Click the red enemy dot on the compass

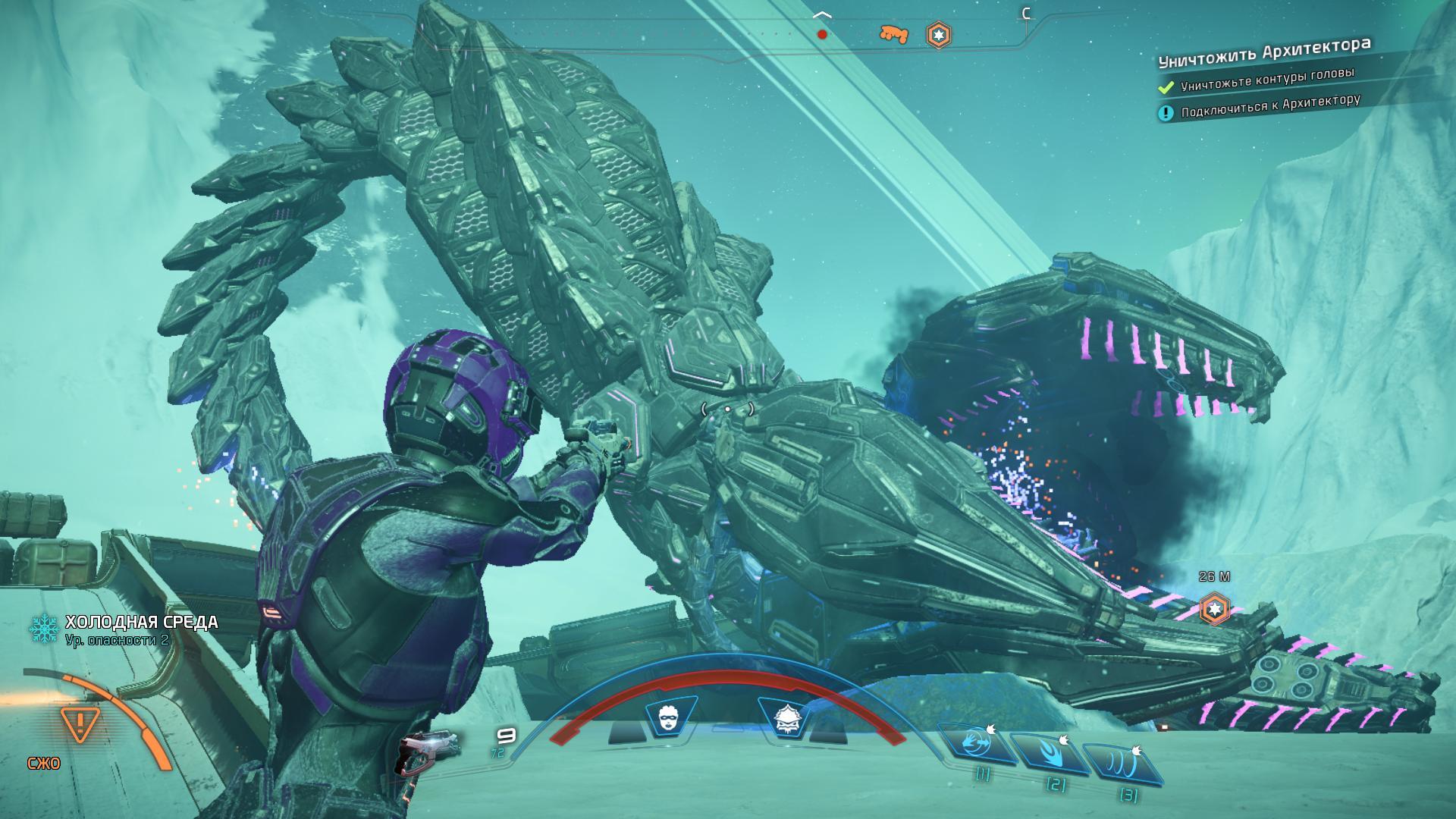pos(822,34)
